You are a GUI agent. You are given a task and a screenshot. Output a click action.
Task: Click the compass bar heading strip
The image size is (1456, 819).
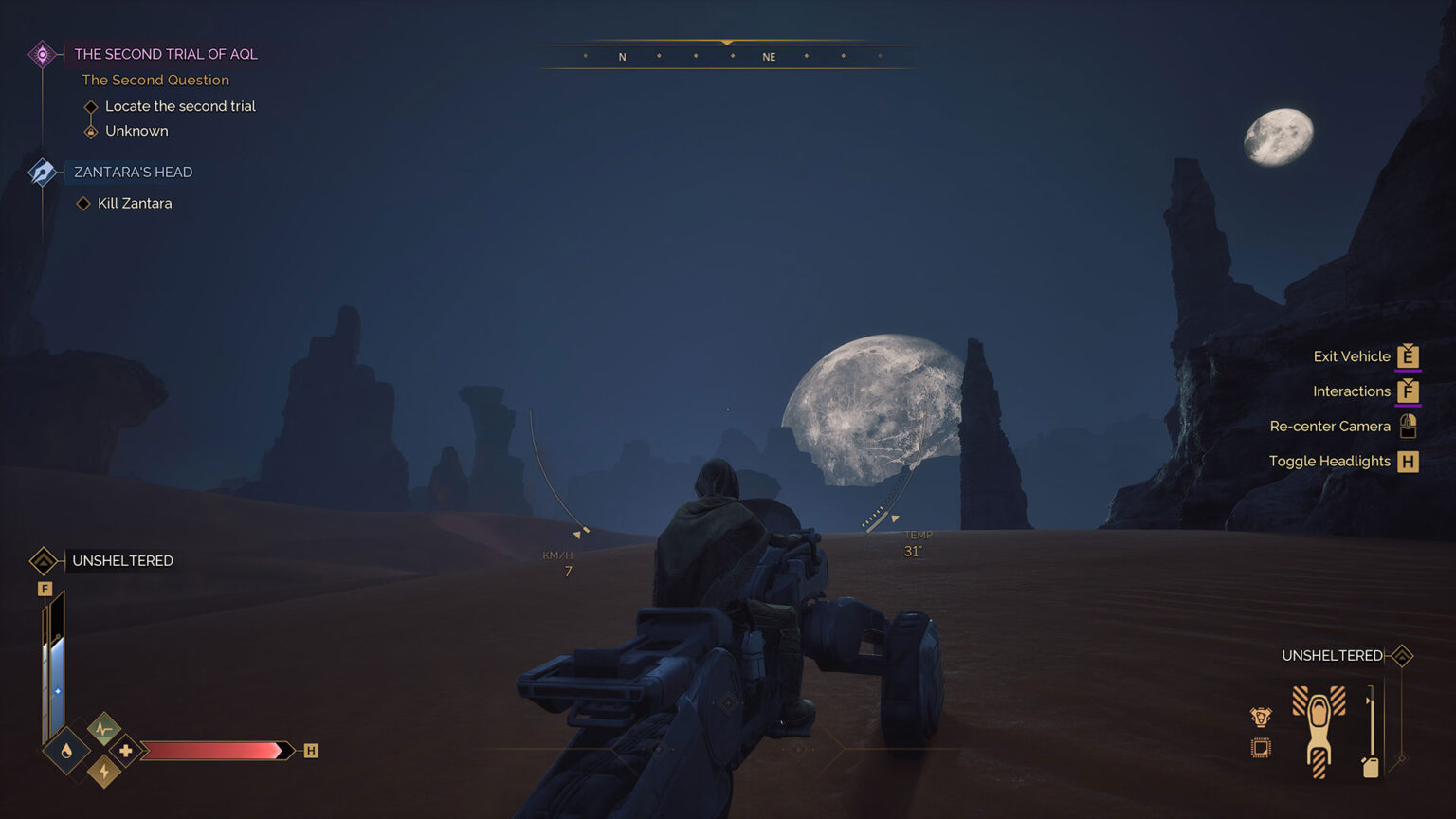tap(727, 56)
